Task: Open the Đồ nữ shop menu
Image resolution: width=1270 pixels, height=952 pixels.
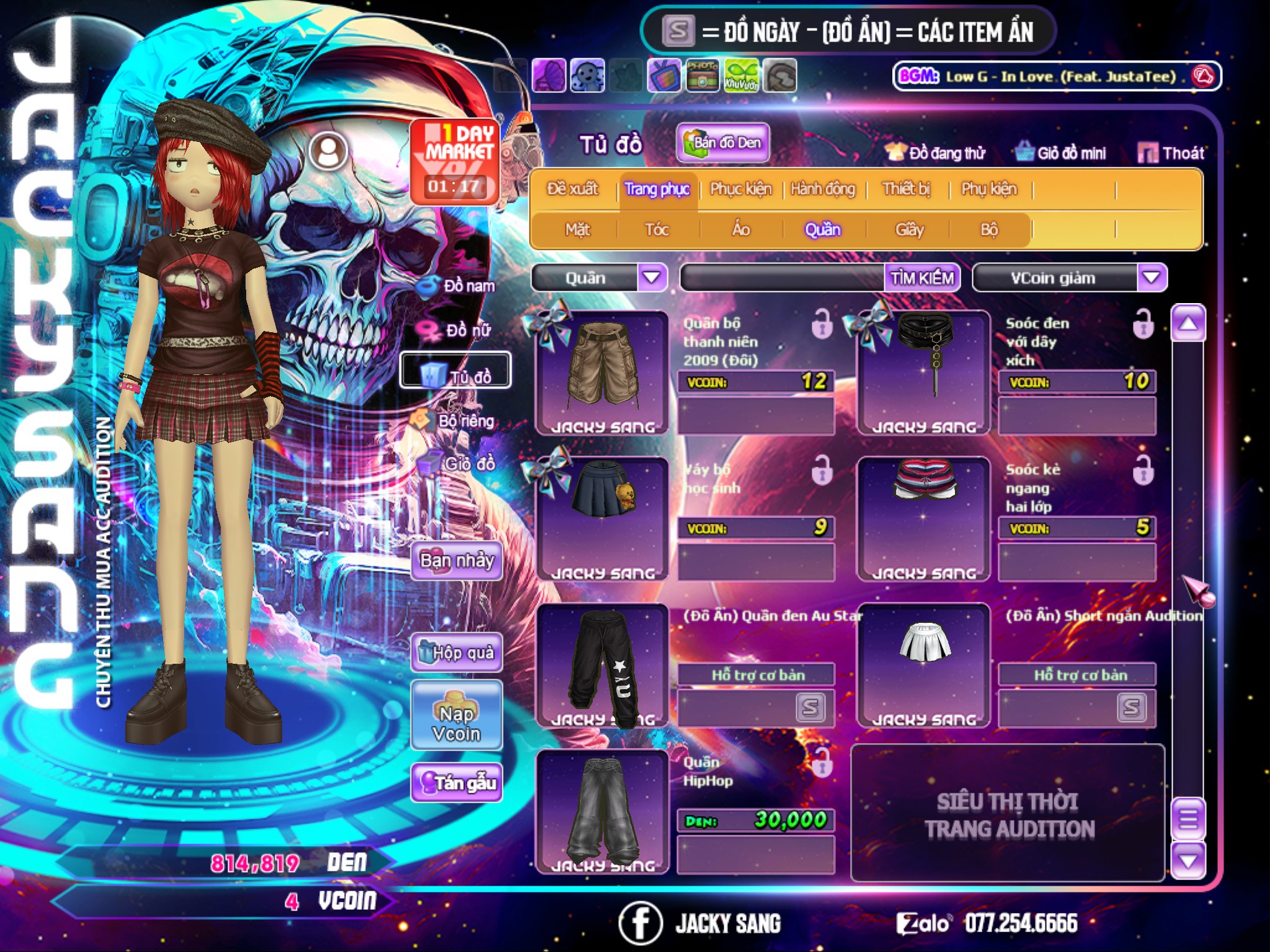Action: [x=458, y=330]
